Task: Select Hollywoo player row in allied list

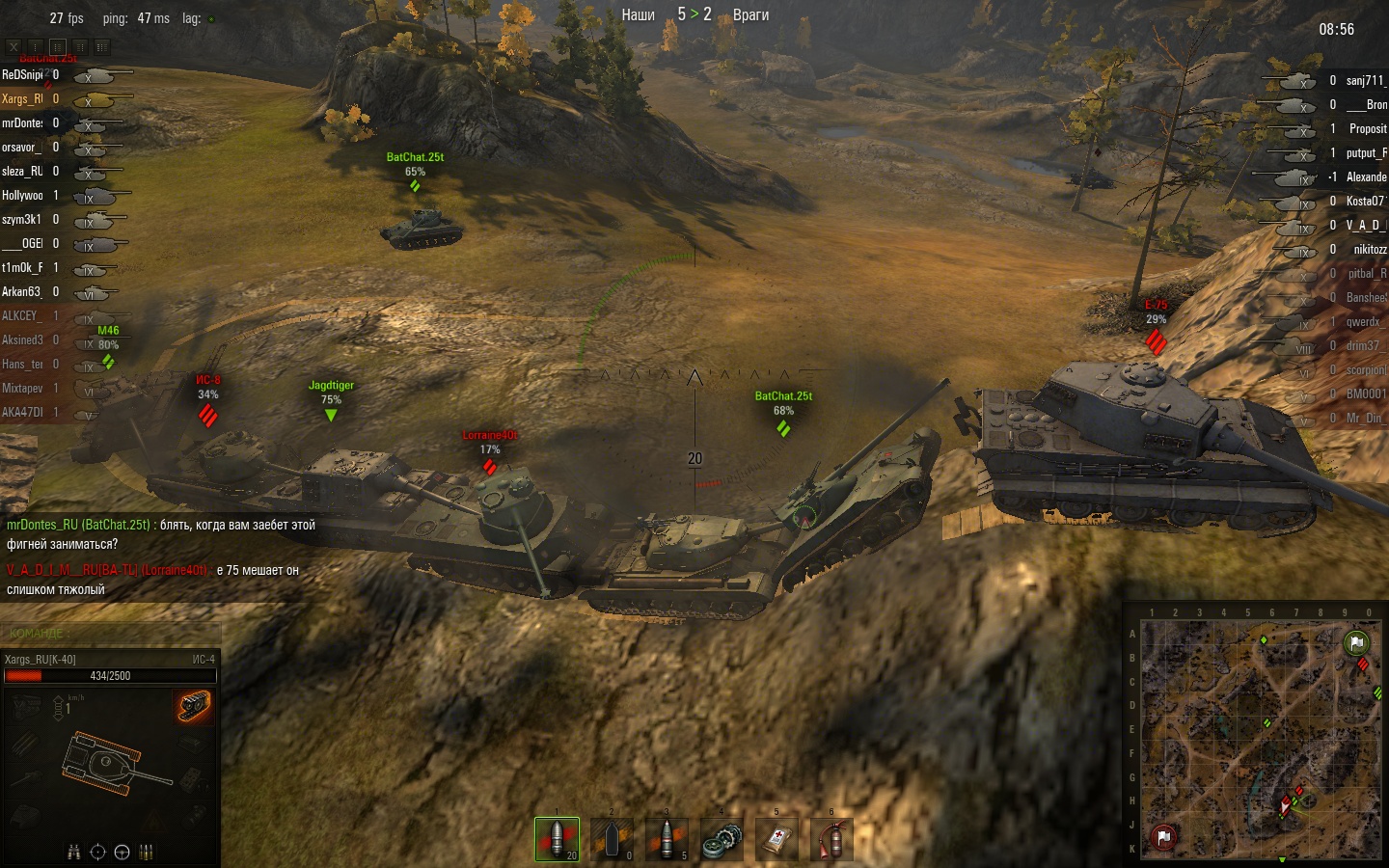Action: click(x=22, y=196)
